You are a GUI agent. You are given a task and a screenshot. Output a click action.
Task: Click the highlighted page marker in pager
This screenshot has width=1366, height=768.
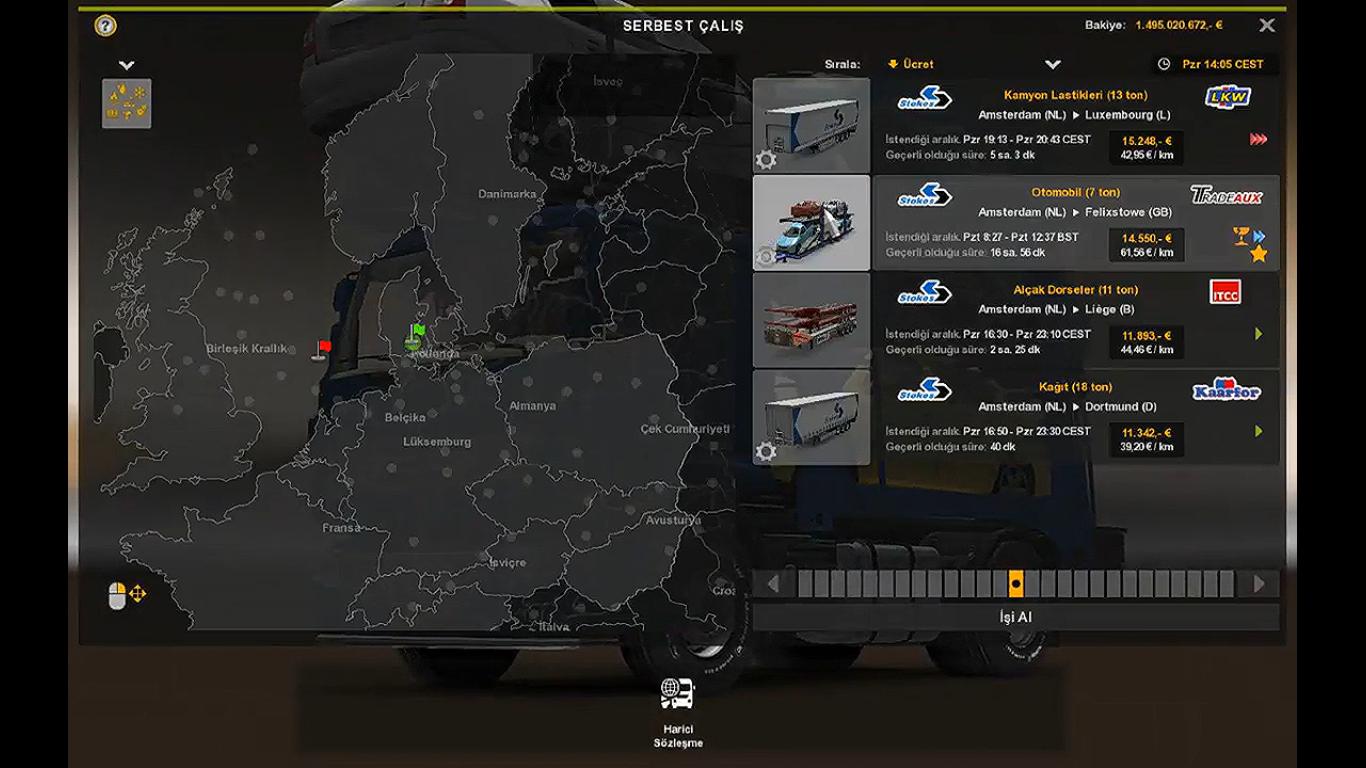point(1016,583)
